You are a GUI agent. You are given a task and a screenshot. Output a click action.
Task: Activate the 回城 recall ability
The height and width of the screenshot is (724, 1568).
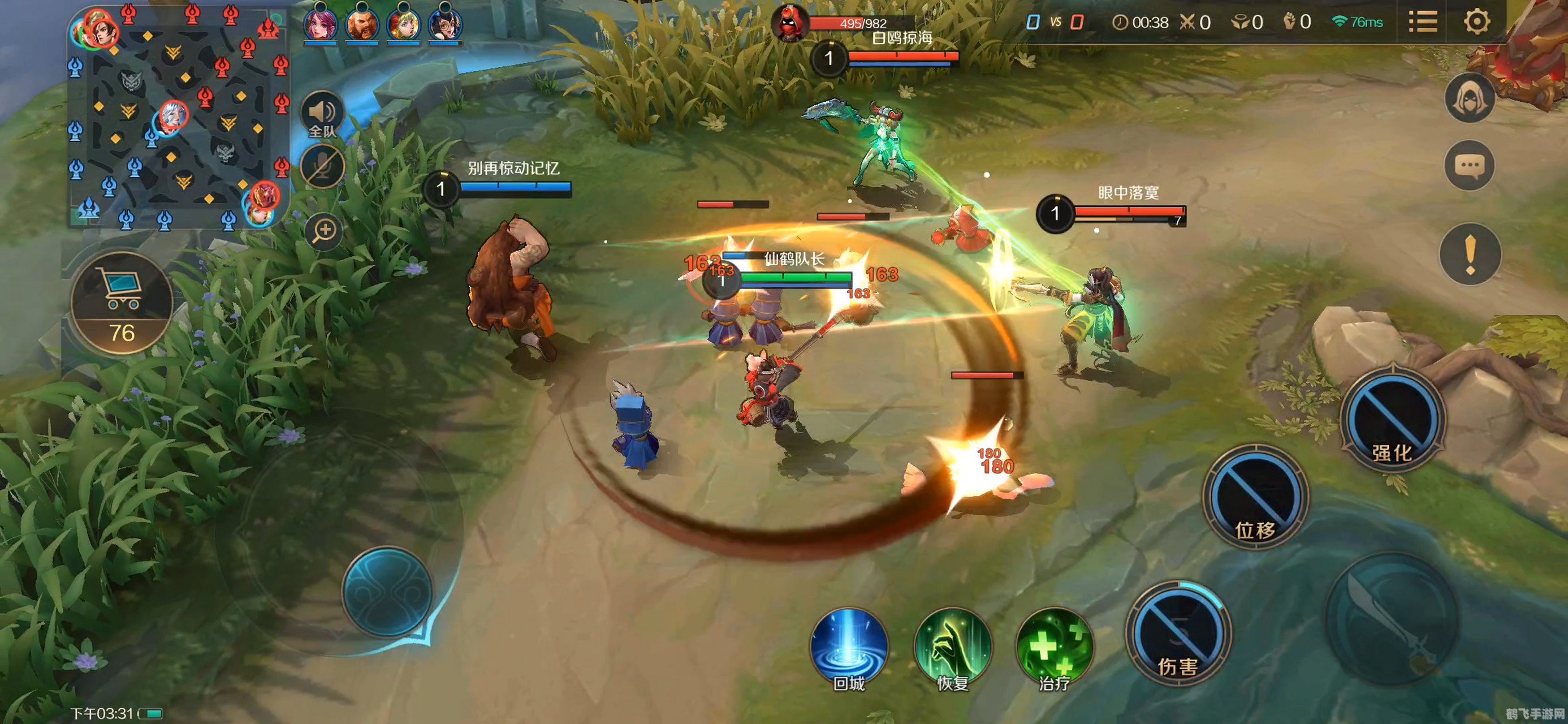click(x=849, y=647)
